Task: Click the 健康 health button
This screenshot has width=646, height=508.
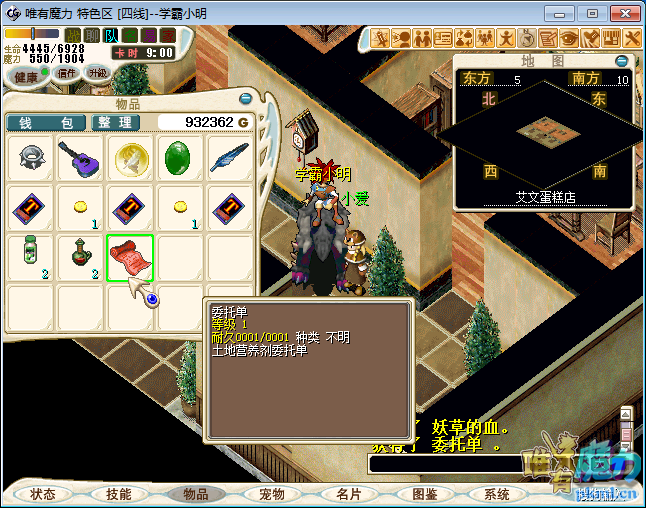Action: coord(26,76)
